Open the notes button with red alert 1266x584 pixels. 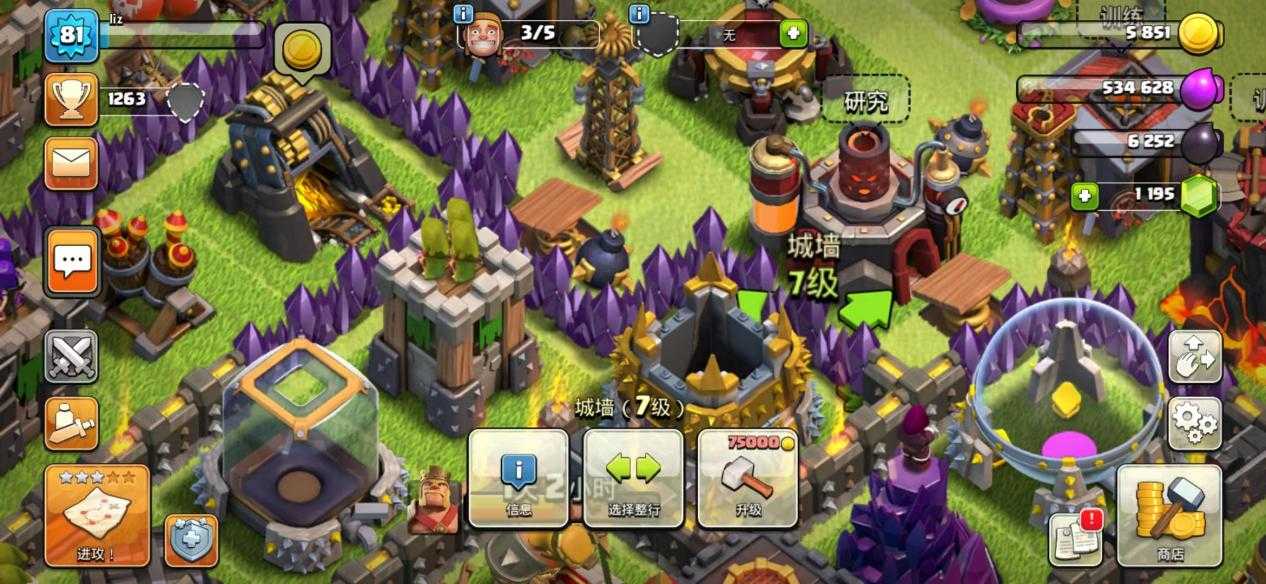(x=1074, y=538)
